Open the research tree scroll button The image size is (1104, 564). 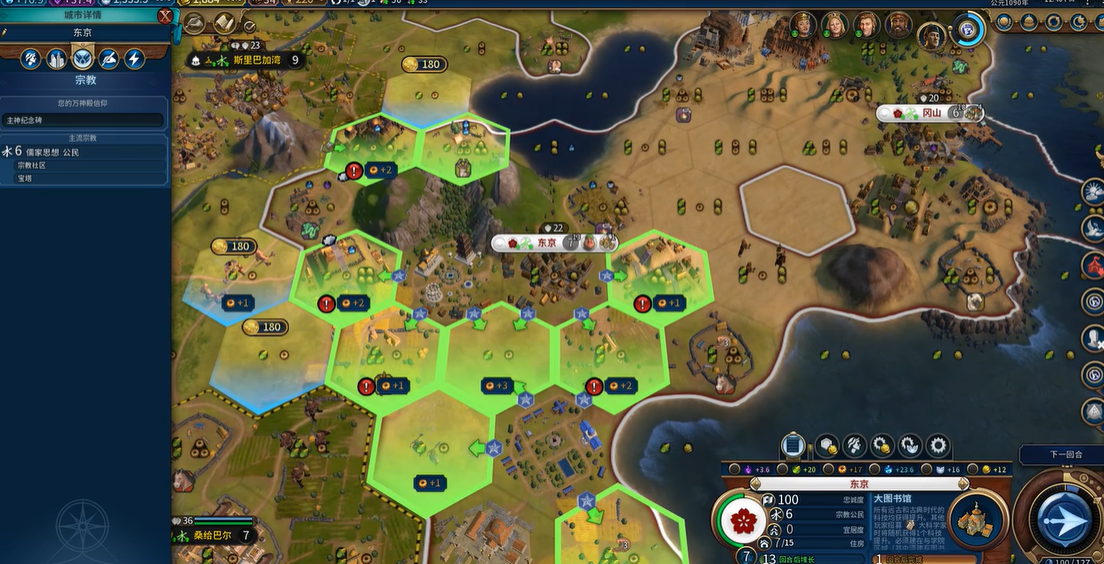click(x=225, y=24)
